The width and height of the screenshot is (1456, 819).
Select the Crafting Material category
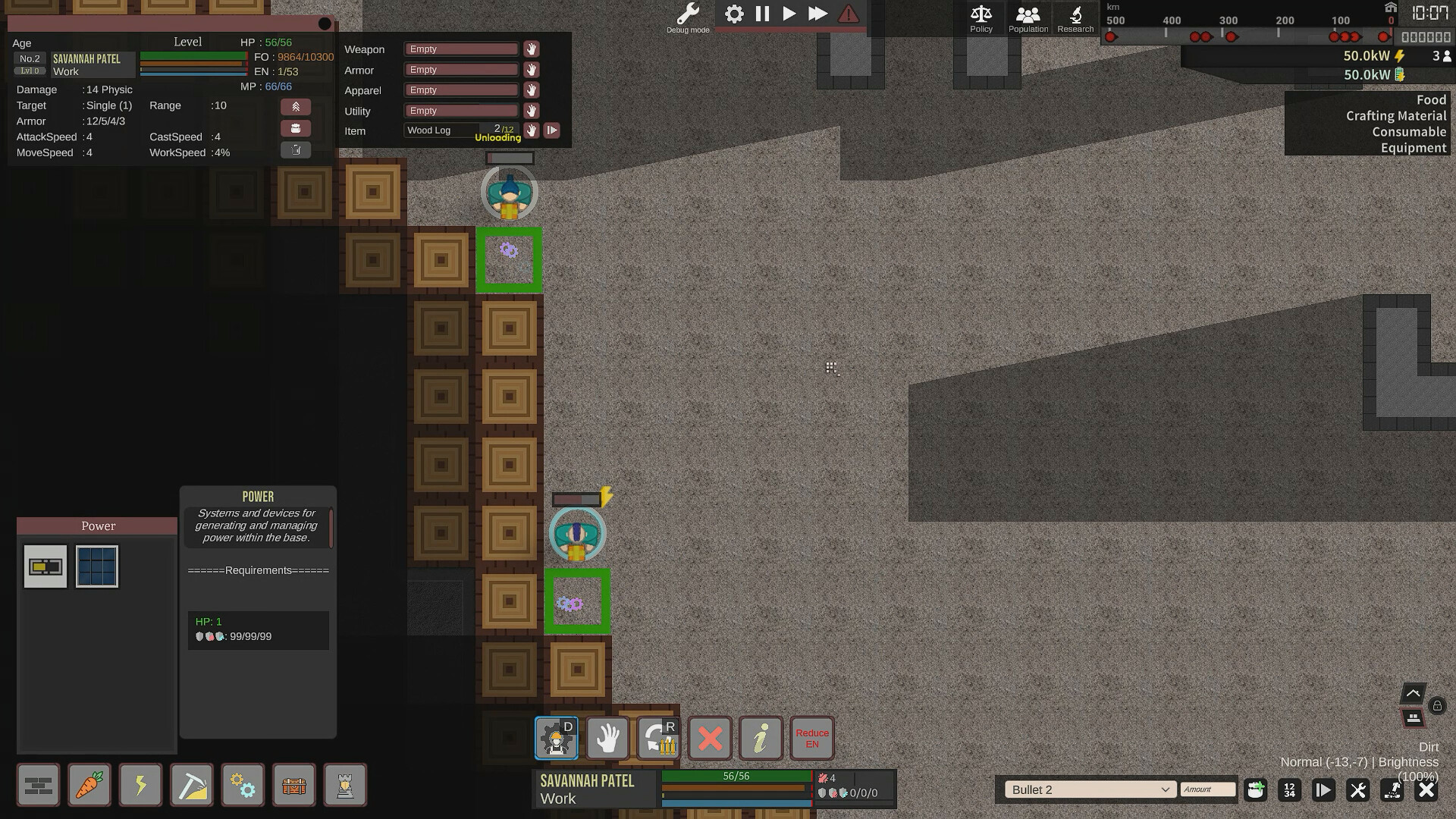click(1396, 116)
